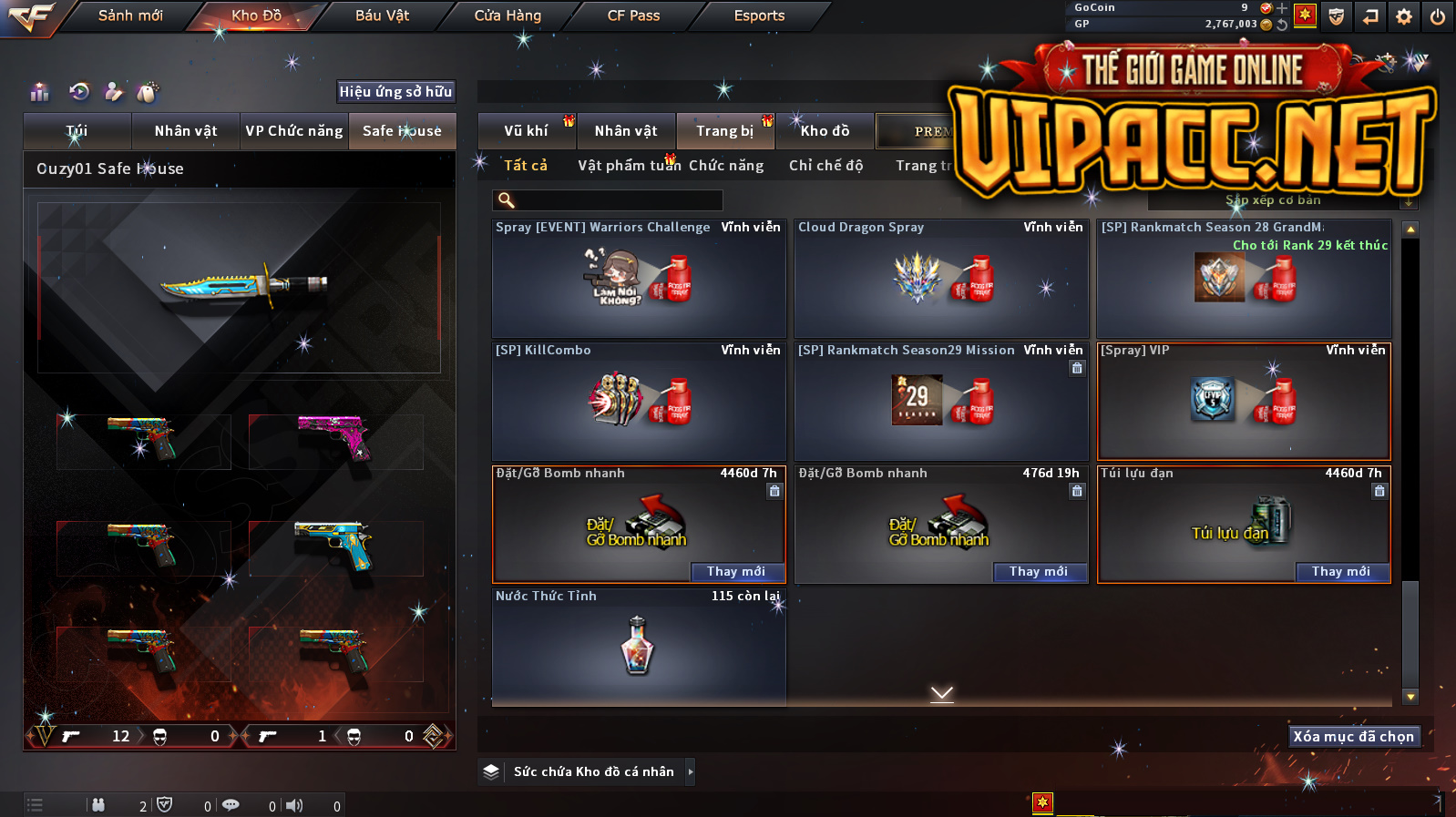Select the Nước Thức Tỉnh potion
This screenshot has width=1456, height=817.
(639, 647)
